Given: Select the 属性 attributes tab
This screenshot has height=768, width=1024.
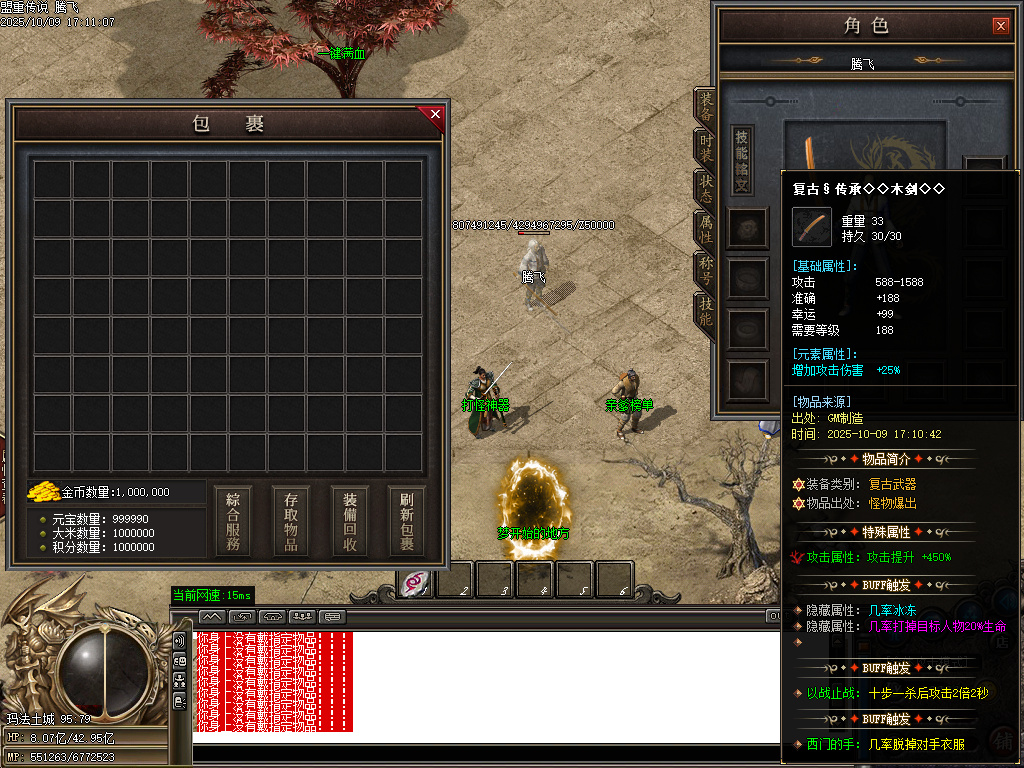Looking at the screenshot, I should click(705, 229).
